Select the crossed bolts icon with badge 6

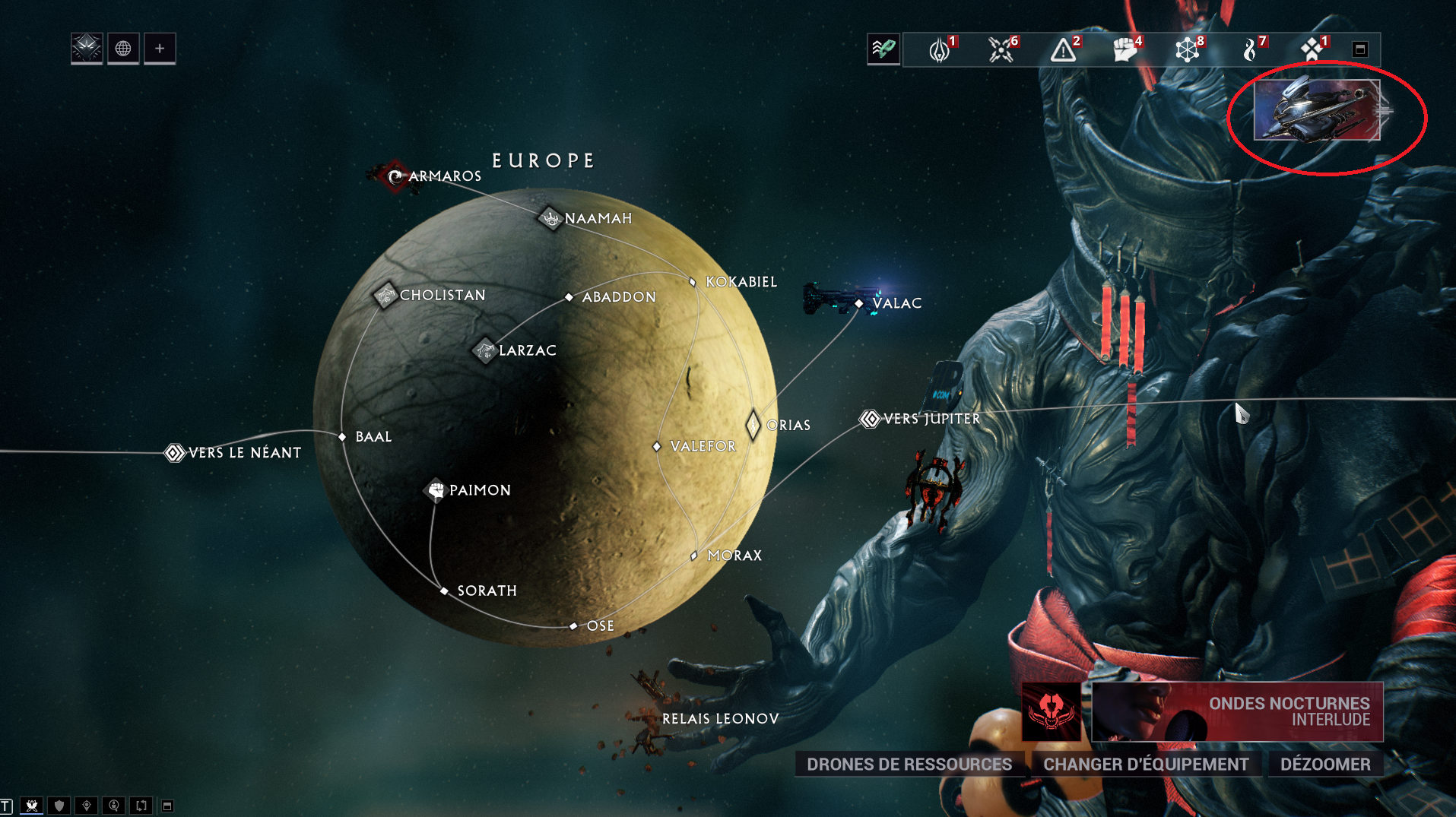point(1001,49)
